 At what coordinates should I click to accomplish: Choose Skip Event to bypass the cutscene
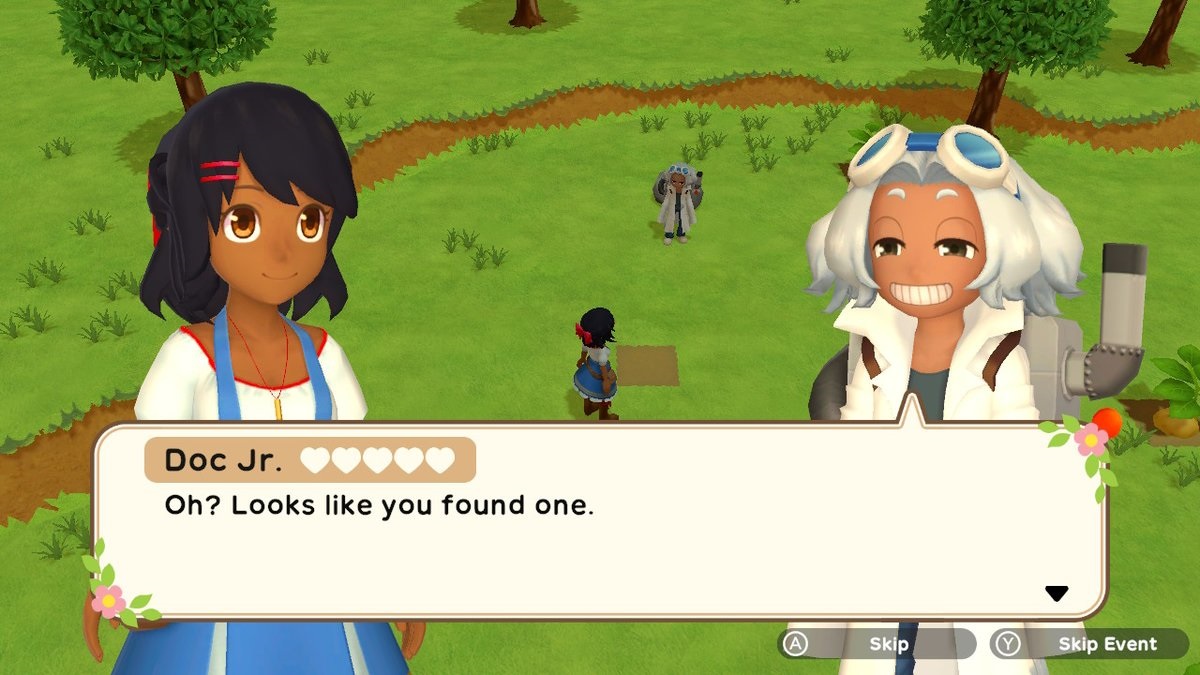coord(1089,644)
